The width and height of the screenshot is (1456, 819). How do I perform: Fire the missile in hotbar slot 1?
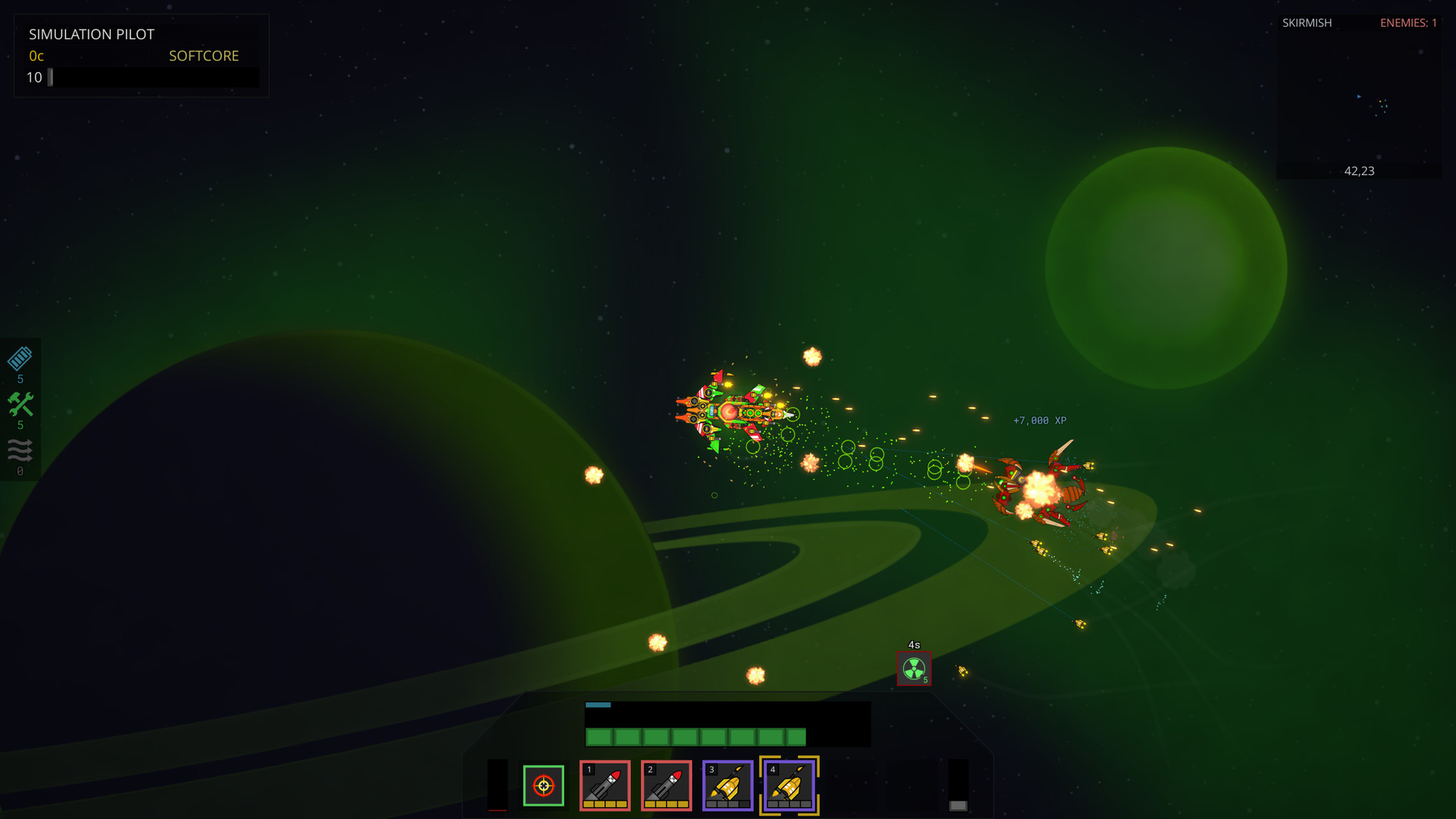pyautogui.click(x=604, y=786)
